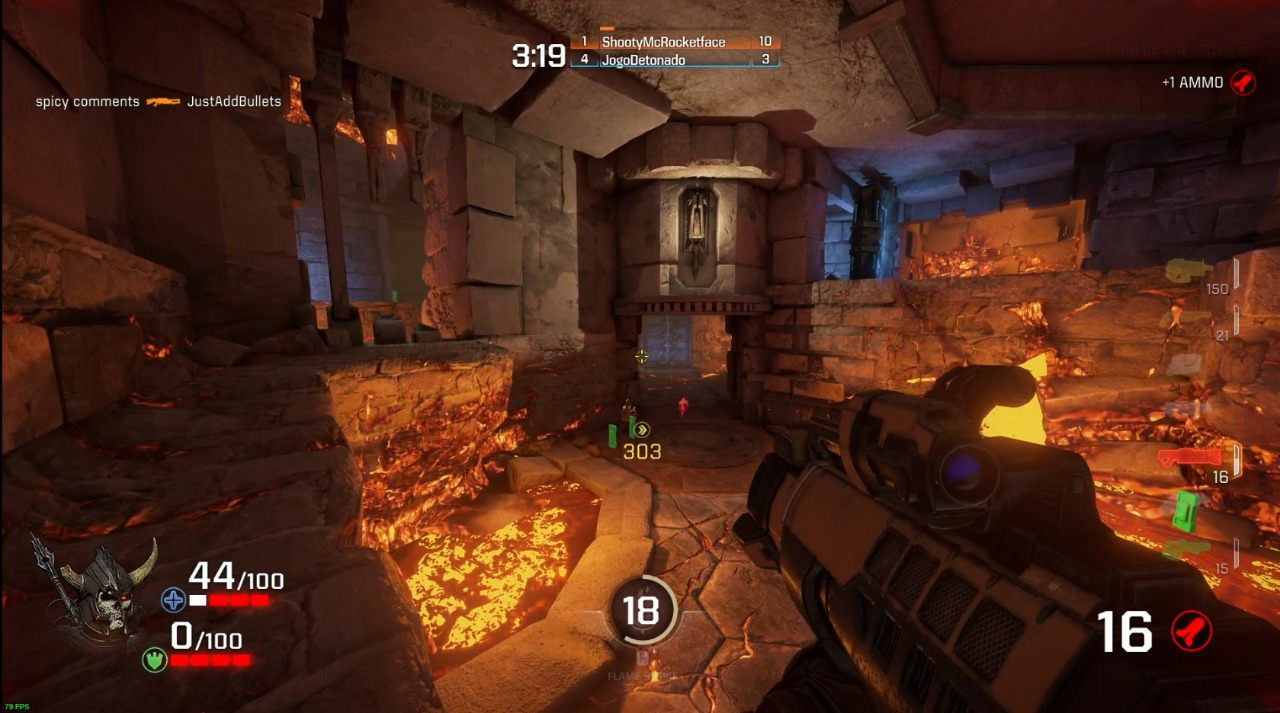The image size is (1280, 713).
Task: Click the red rocket ammo icon beside 16
Action: coord(1191,632)
